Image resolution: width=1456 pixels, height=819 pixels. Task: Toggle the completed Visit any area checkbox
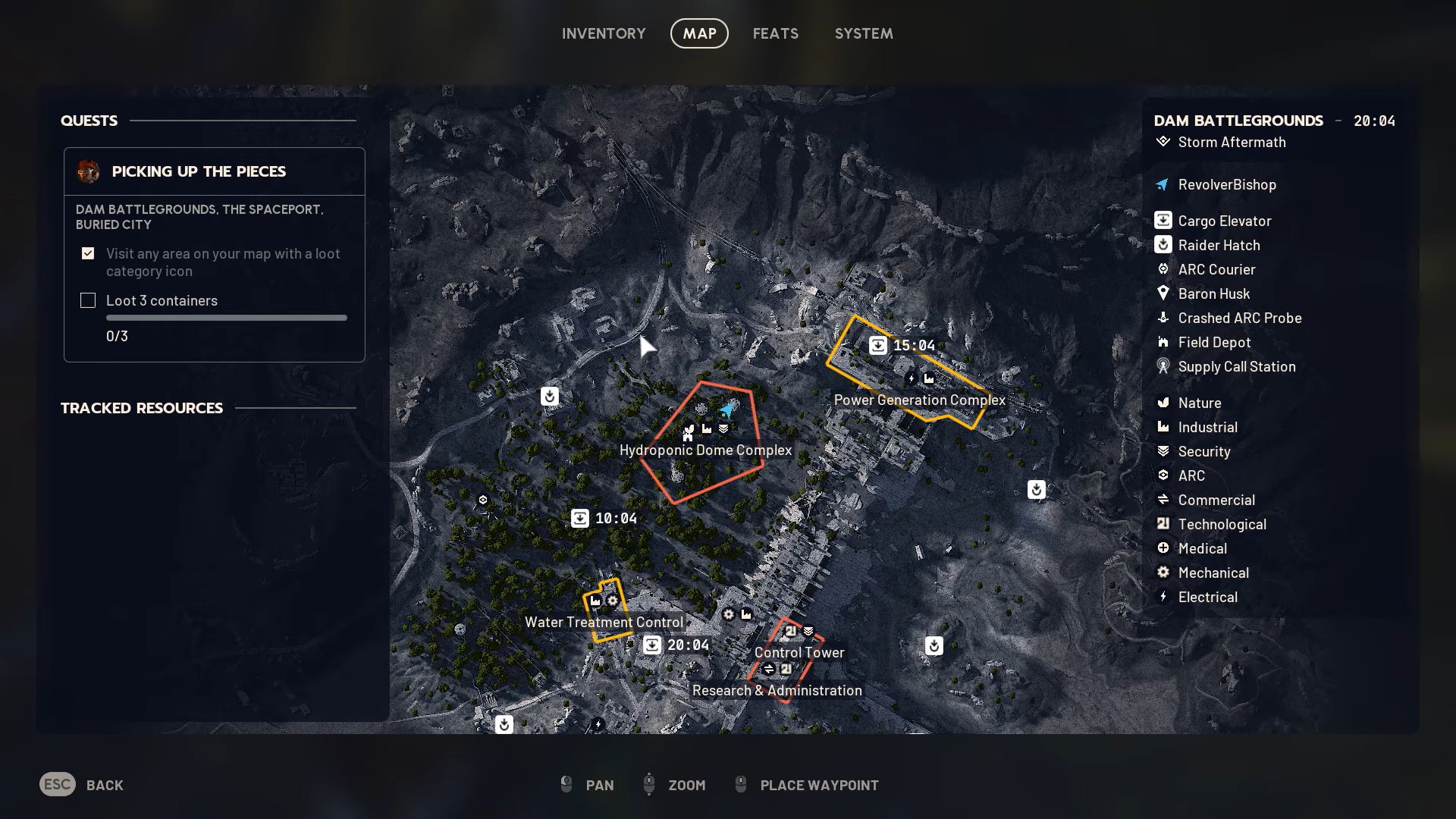click(88, 253)
